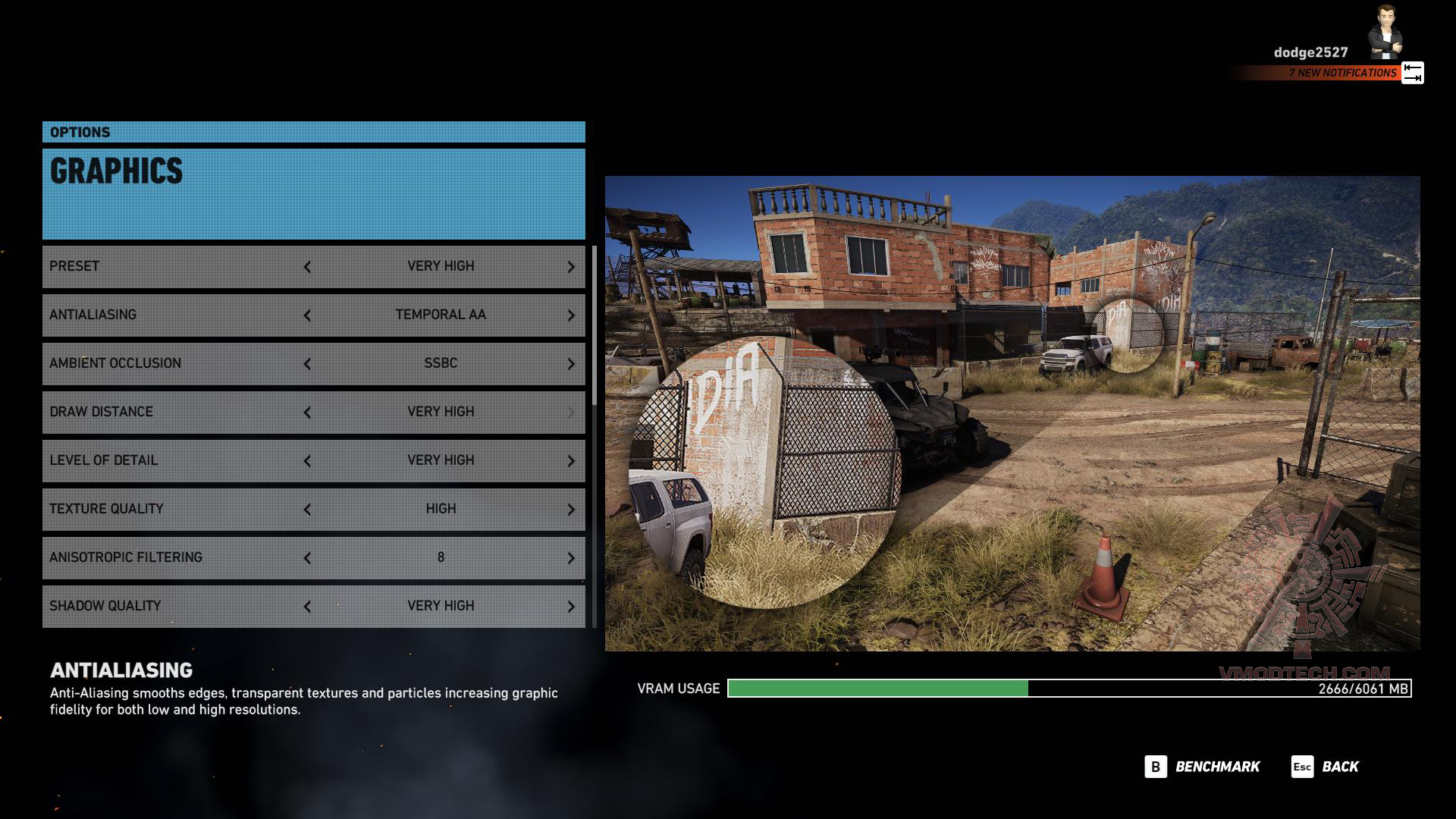Switch Antialiasing to the next option
The height and width of the screenshot is (819, 1456).
point(571,315)
